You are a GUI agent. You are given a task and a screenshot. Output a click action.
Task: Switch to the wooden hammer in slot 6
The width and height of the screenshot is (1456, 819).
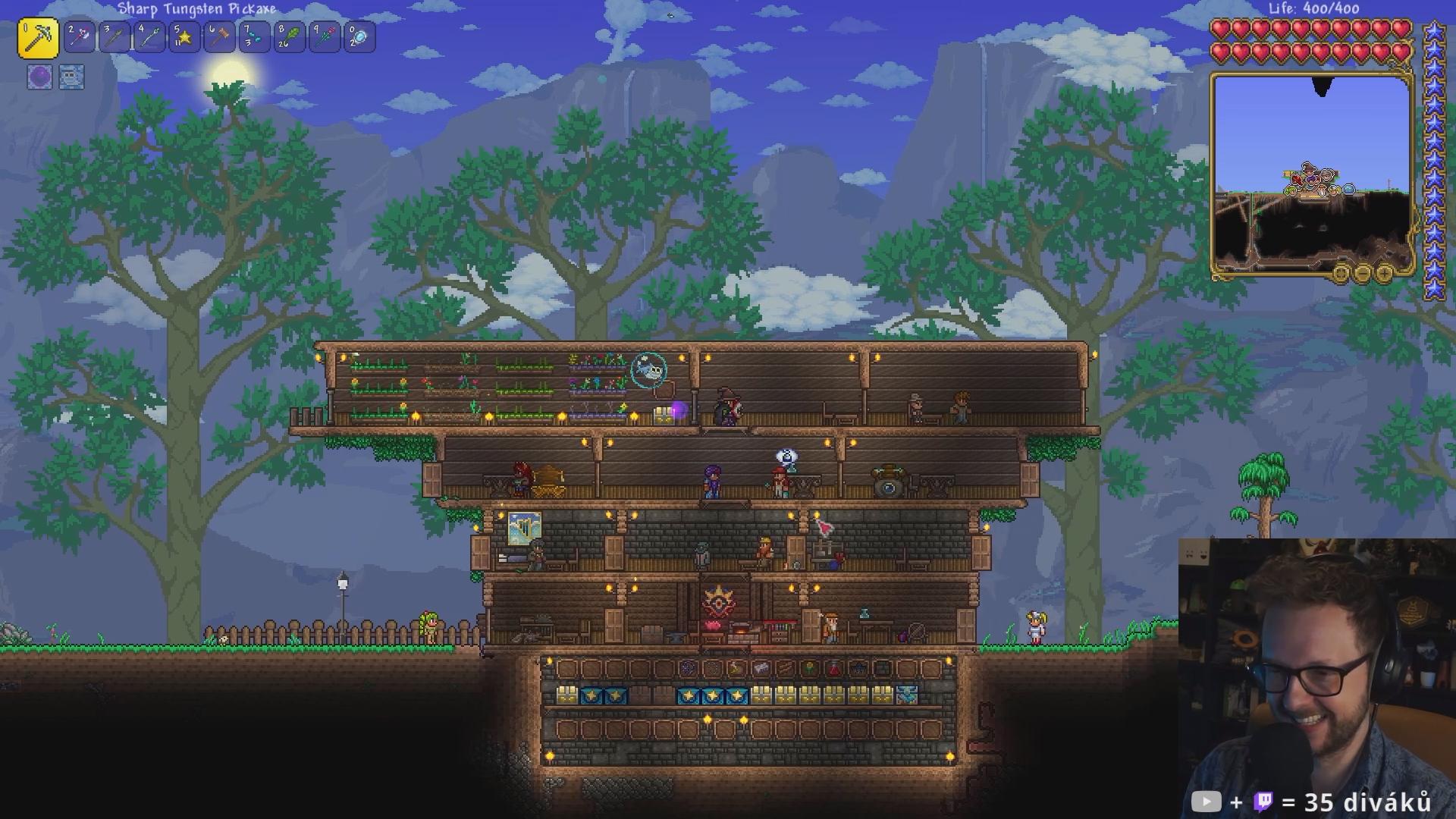point(219,37)
